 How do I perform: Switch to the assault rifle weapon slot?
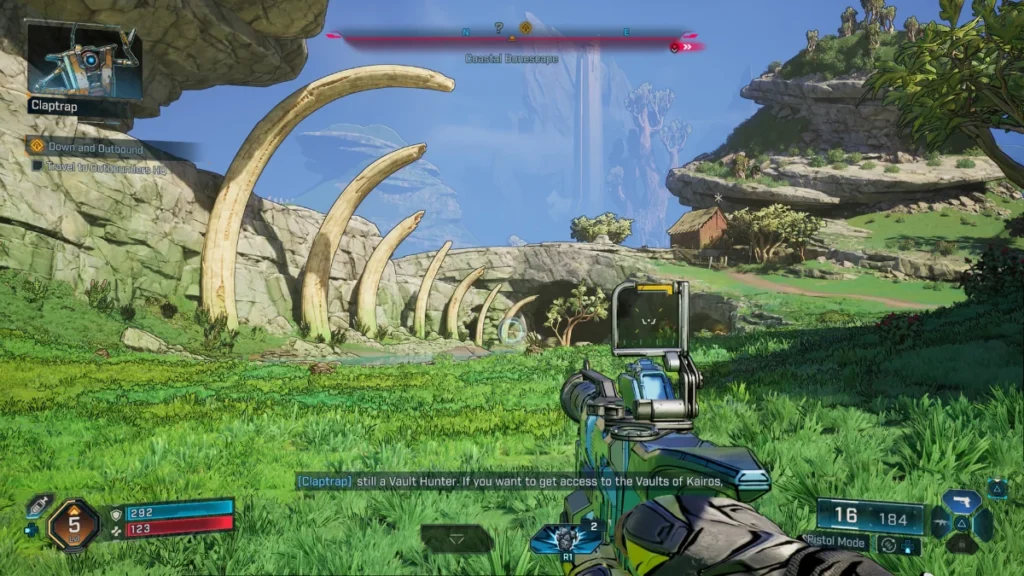942,523
